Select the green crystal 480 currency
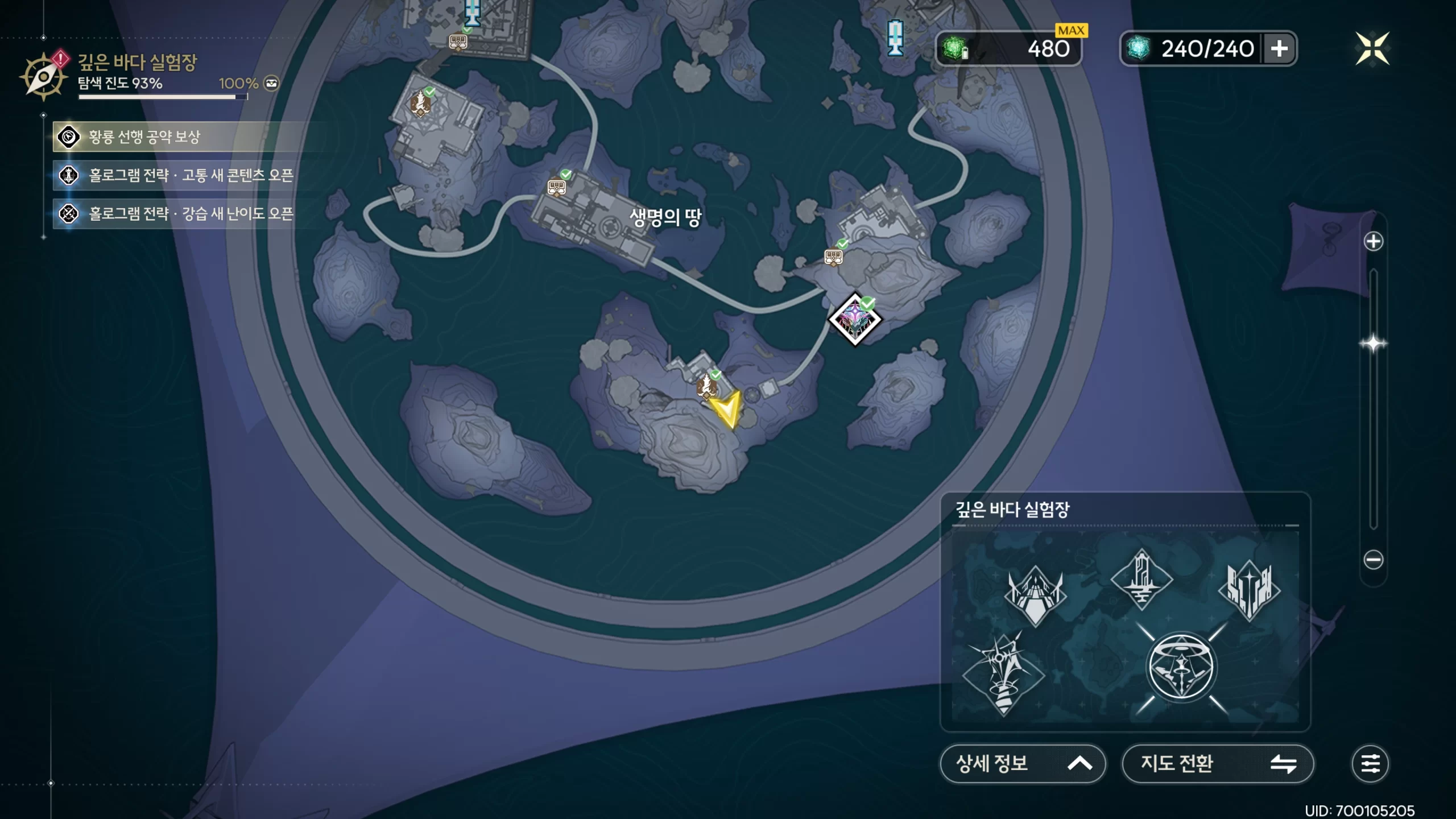This screenshot has height=819, width=1456. pyautogui.click(x=1008, y=49)
